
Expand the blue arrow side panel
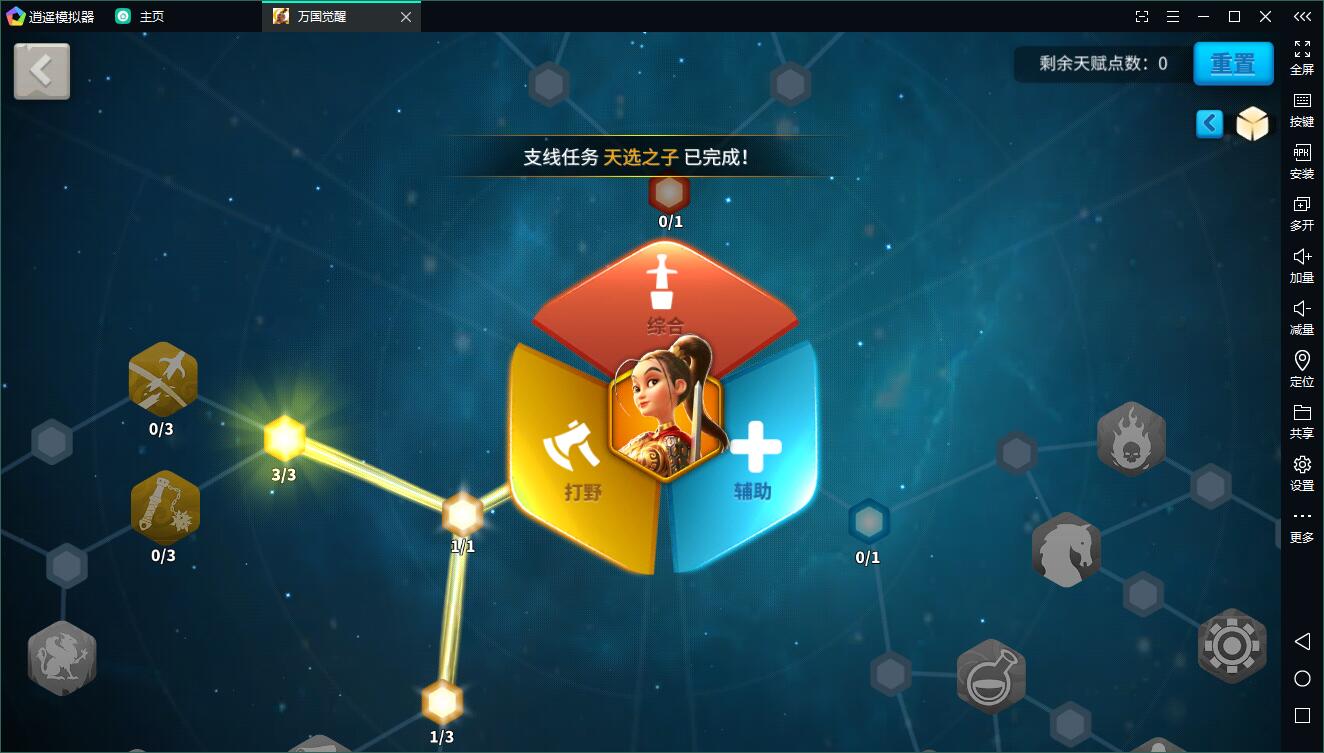[x=1209, y=124]
